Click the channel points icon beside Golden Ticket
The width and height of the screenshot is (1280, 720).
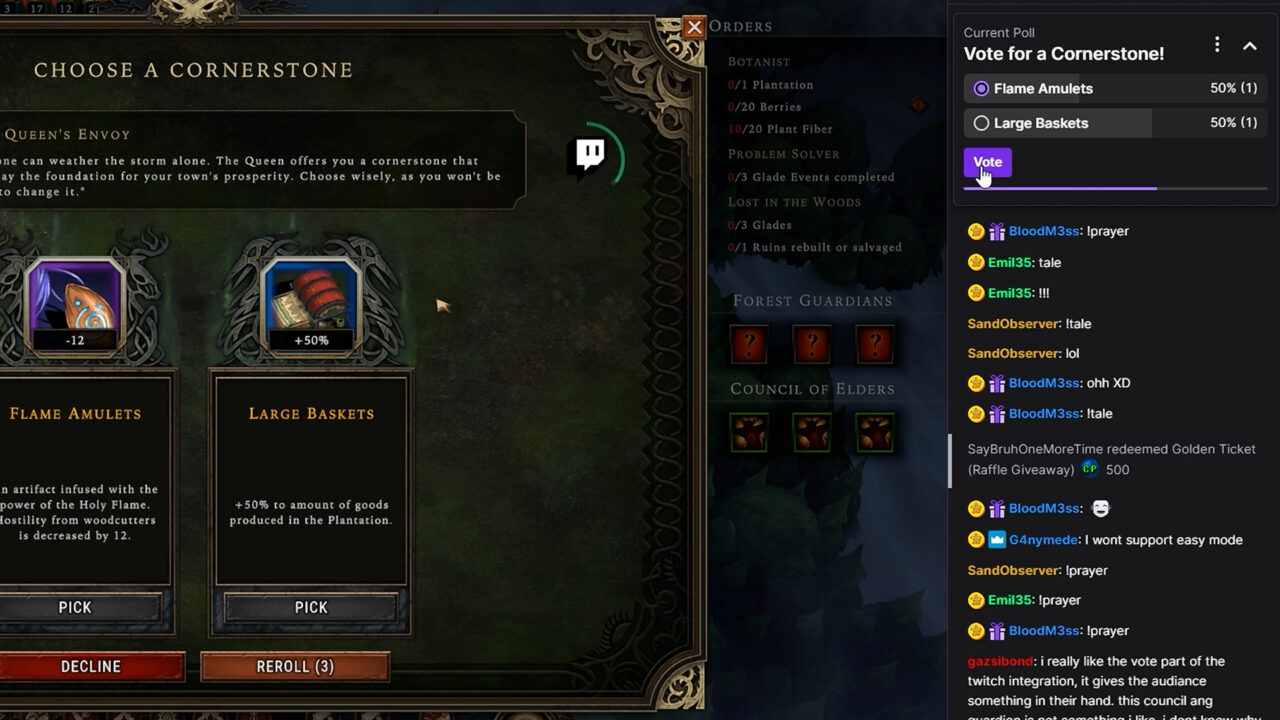[x=1090, y=469]
